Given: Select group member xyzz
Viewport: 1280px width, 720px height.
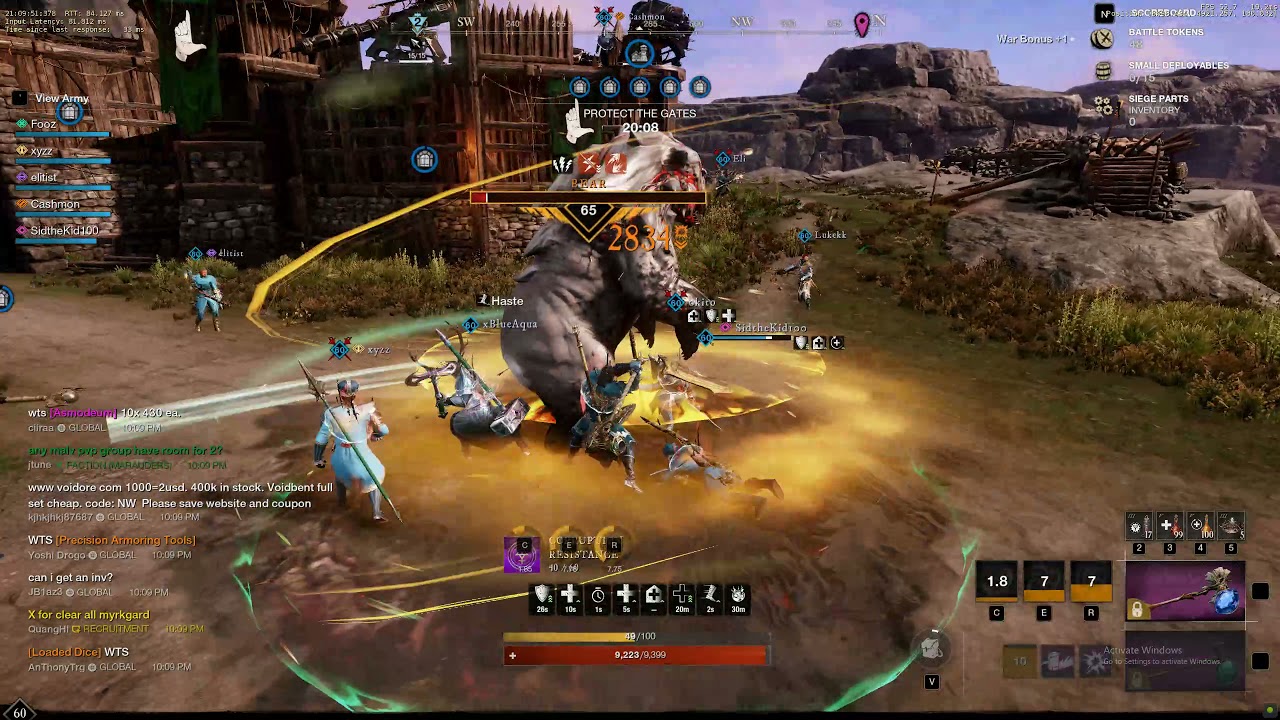Looking at the screenshot, I should pyautogui.click(x=41, y=151).
